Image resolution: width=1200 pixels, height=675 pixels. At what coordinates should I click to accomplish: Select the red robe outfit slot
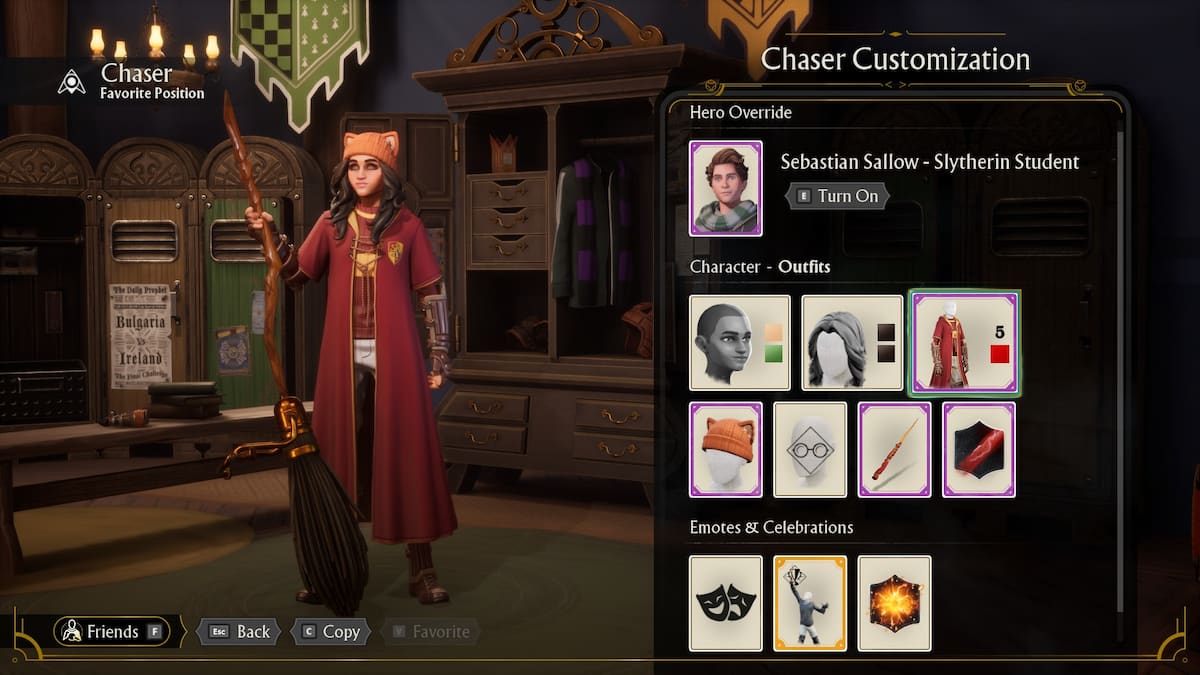coord(965,342)
